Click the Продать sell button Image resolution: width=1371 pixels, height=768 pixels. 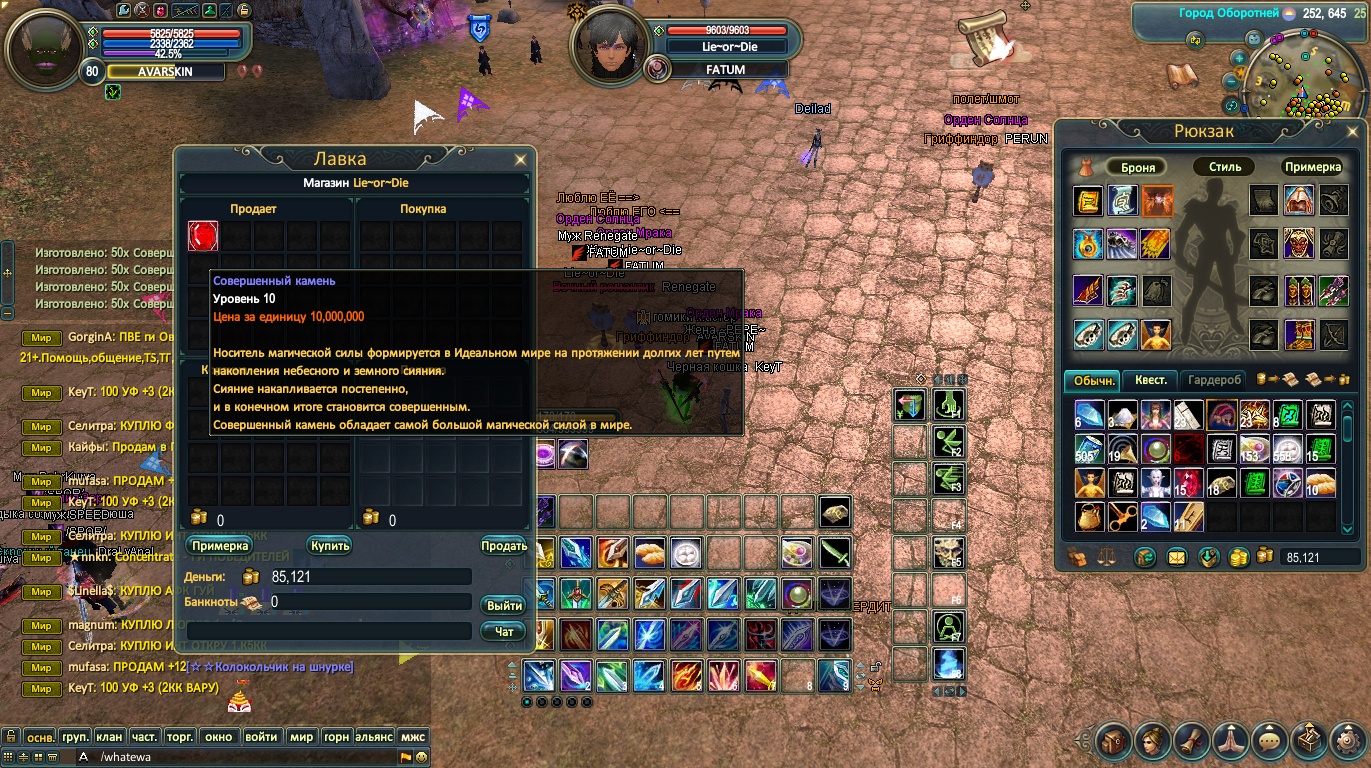point(504,545)
